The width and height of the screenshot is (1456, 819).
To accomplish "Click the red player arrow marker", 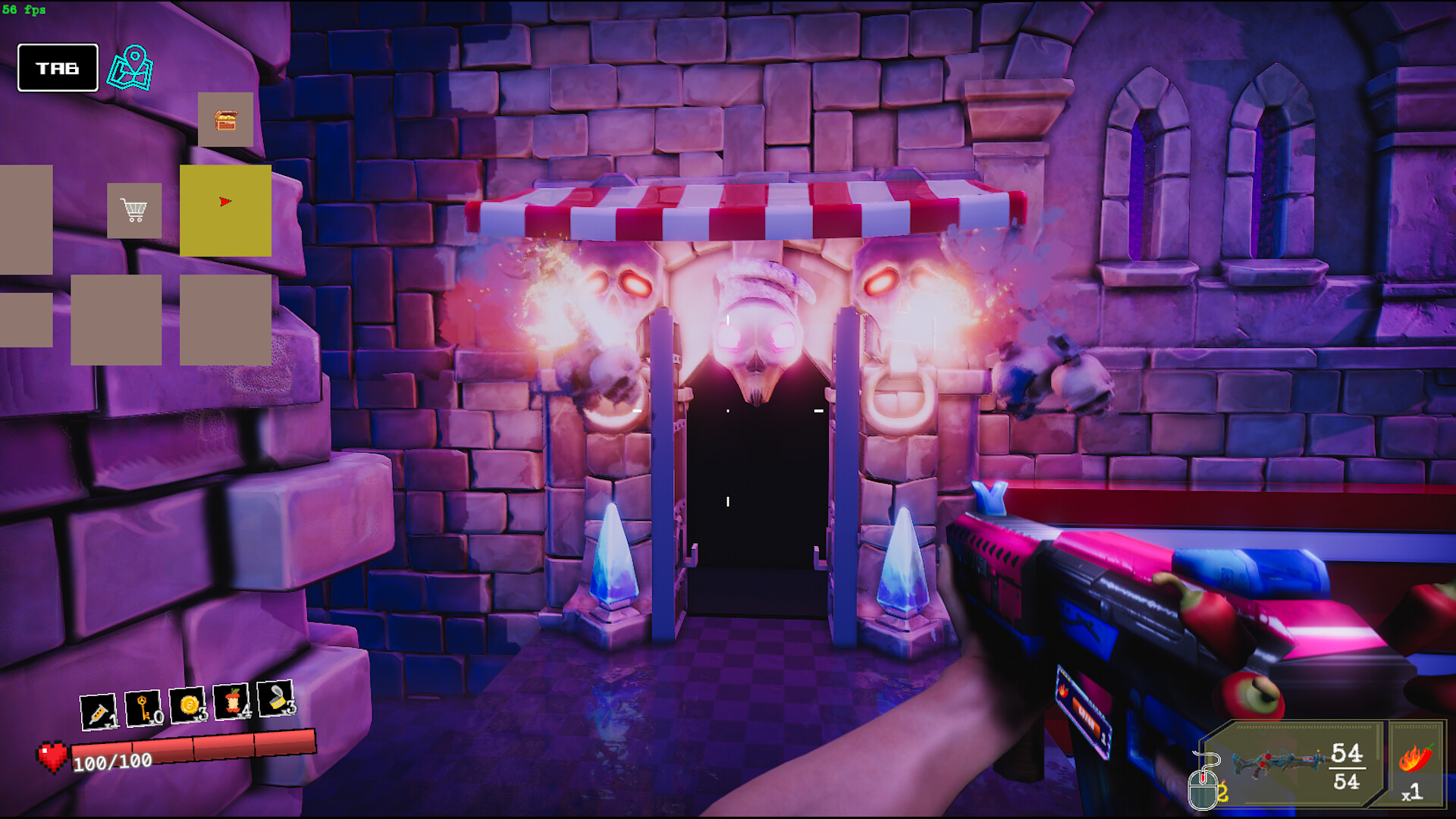I will (x=224, y=202).
